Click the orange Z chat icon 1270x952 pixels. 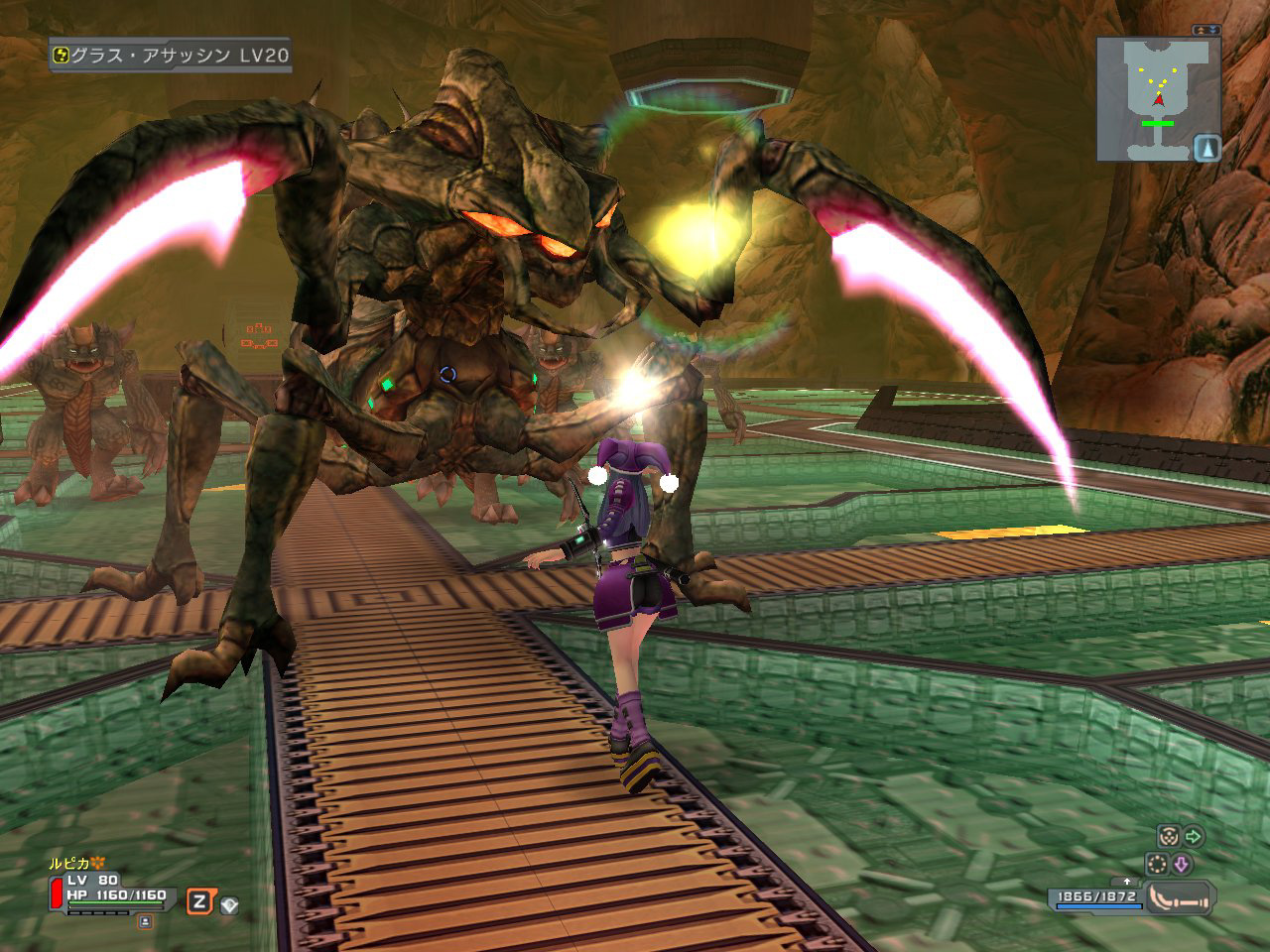pyautogui.click(x=200, y=900)
